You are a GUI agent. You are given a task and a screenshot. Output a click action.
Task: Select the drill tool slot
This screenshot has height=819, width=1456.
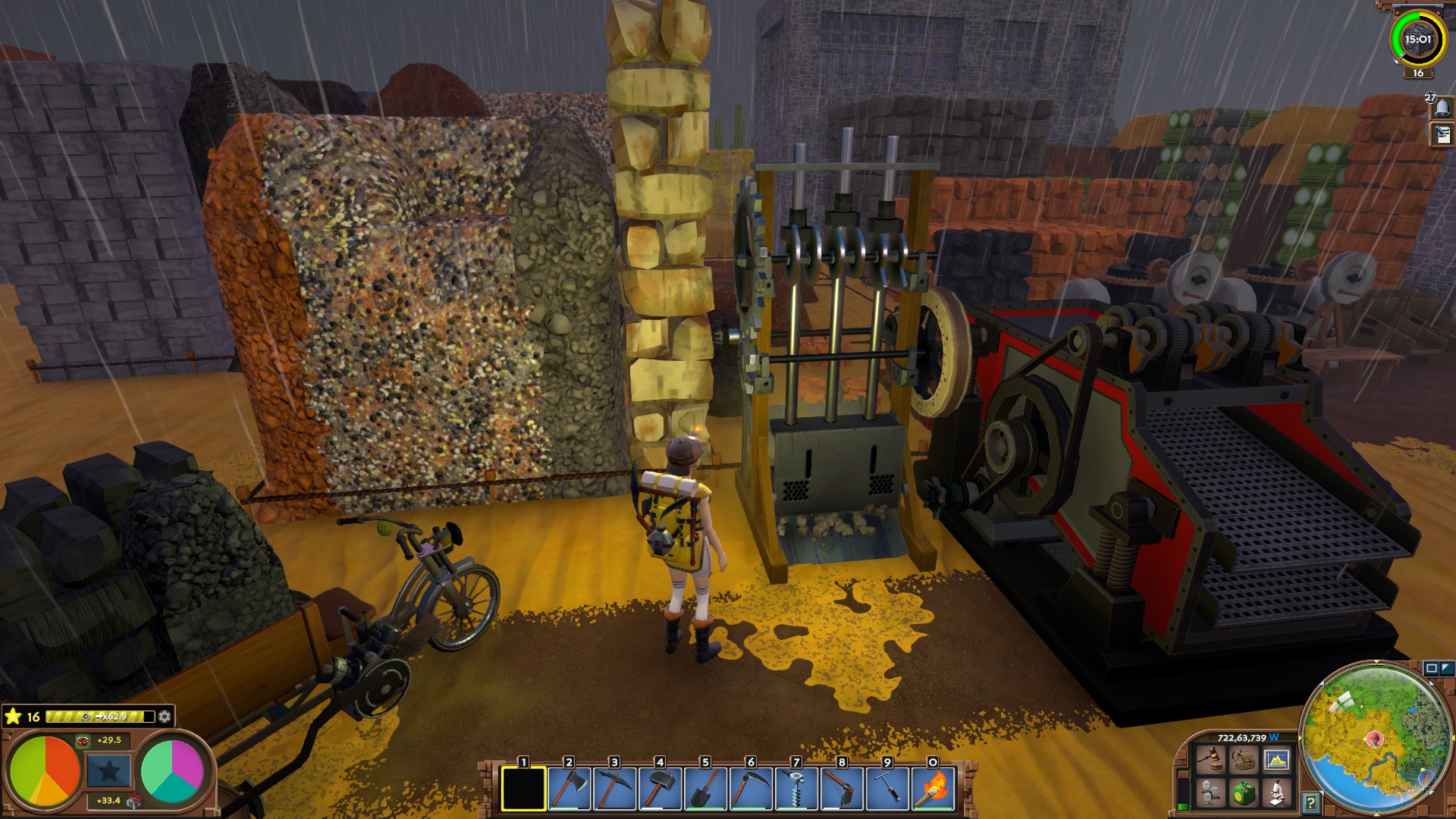tap(796, 789)
